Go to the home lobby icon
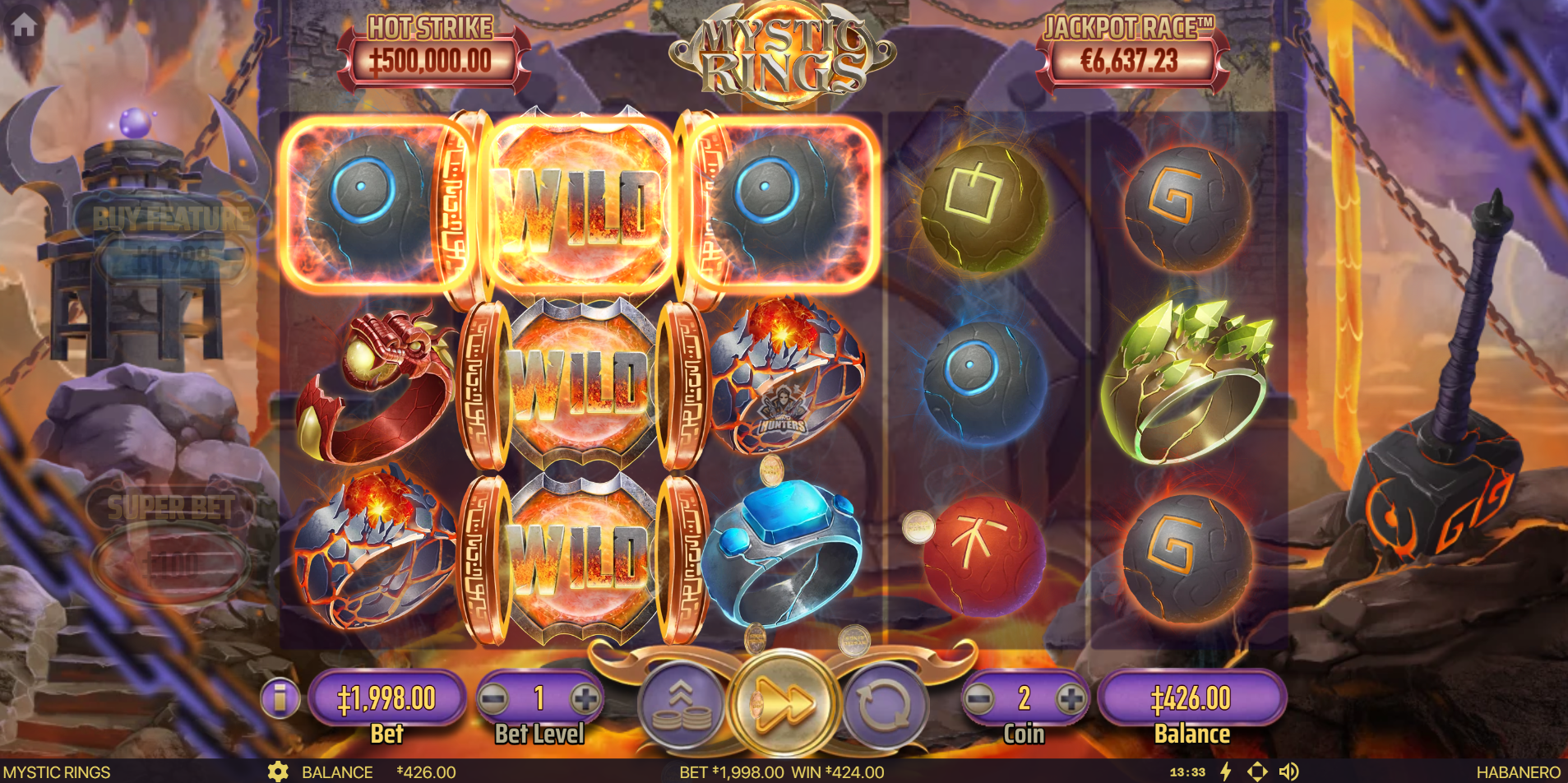This screenshot has height=783, width=1568. coord(24,25)
